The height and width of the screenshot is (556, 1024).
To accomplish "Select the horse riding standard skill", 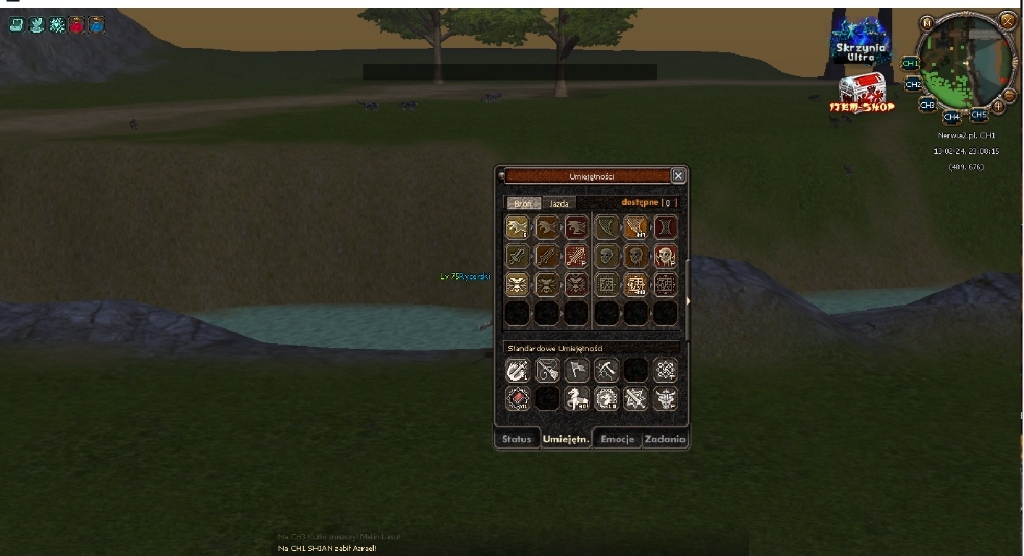I will coord(577,400).
